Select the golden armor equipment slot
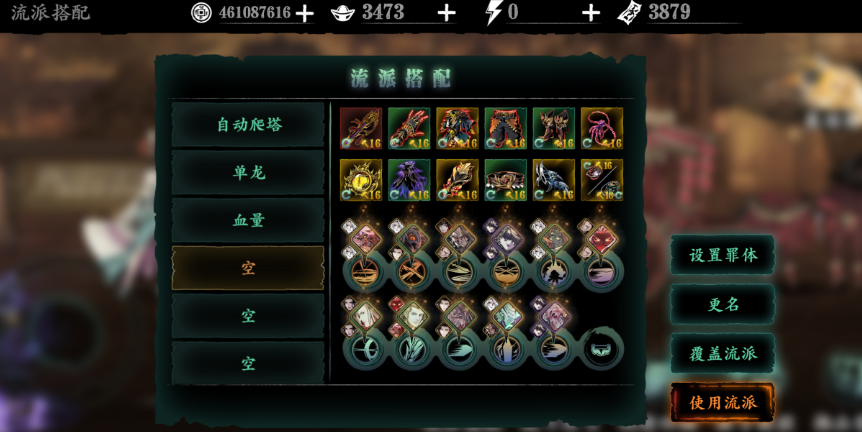The image size is (862, 432). pos(457,129)
